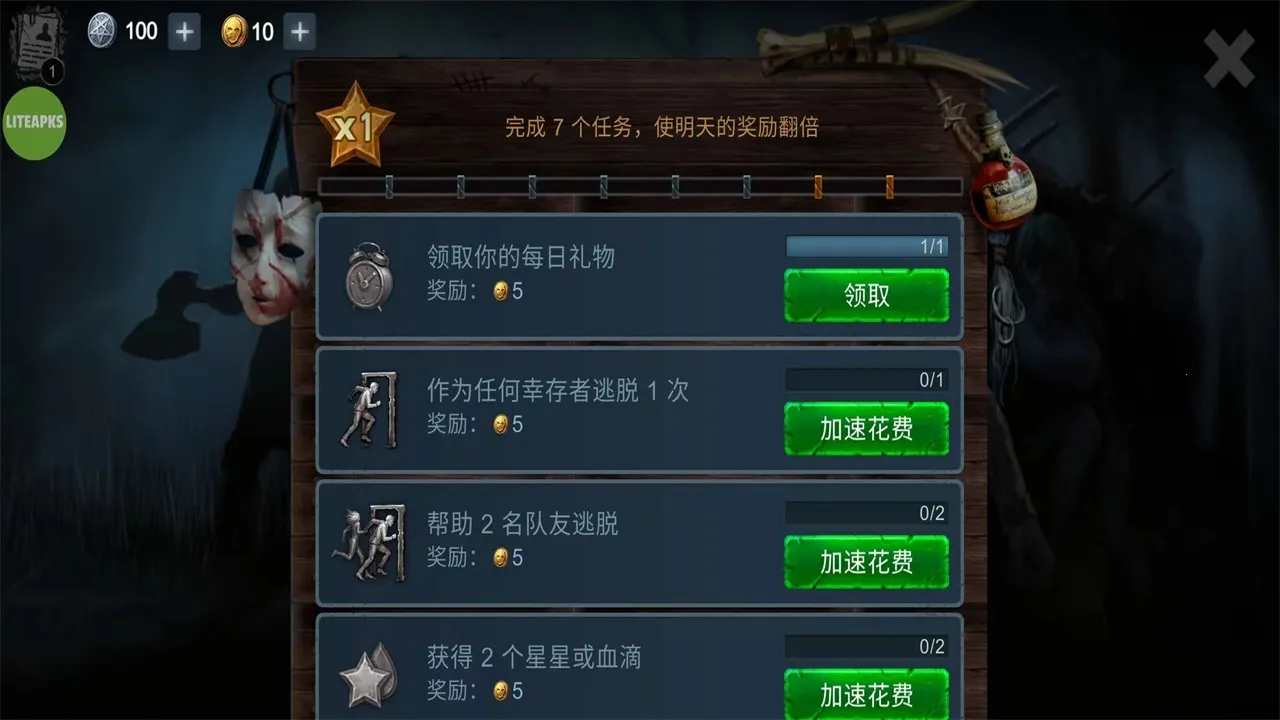Click the plus button to add gold coins
1280x720 pixels.
[297, 30]
